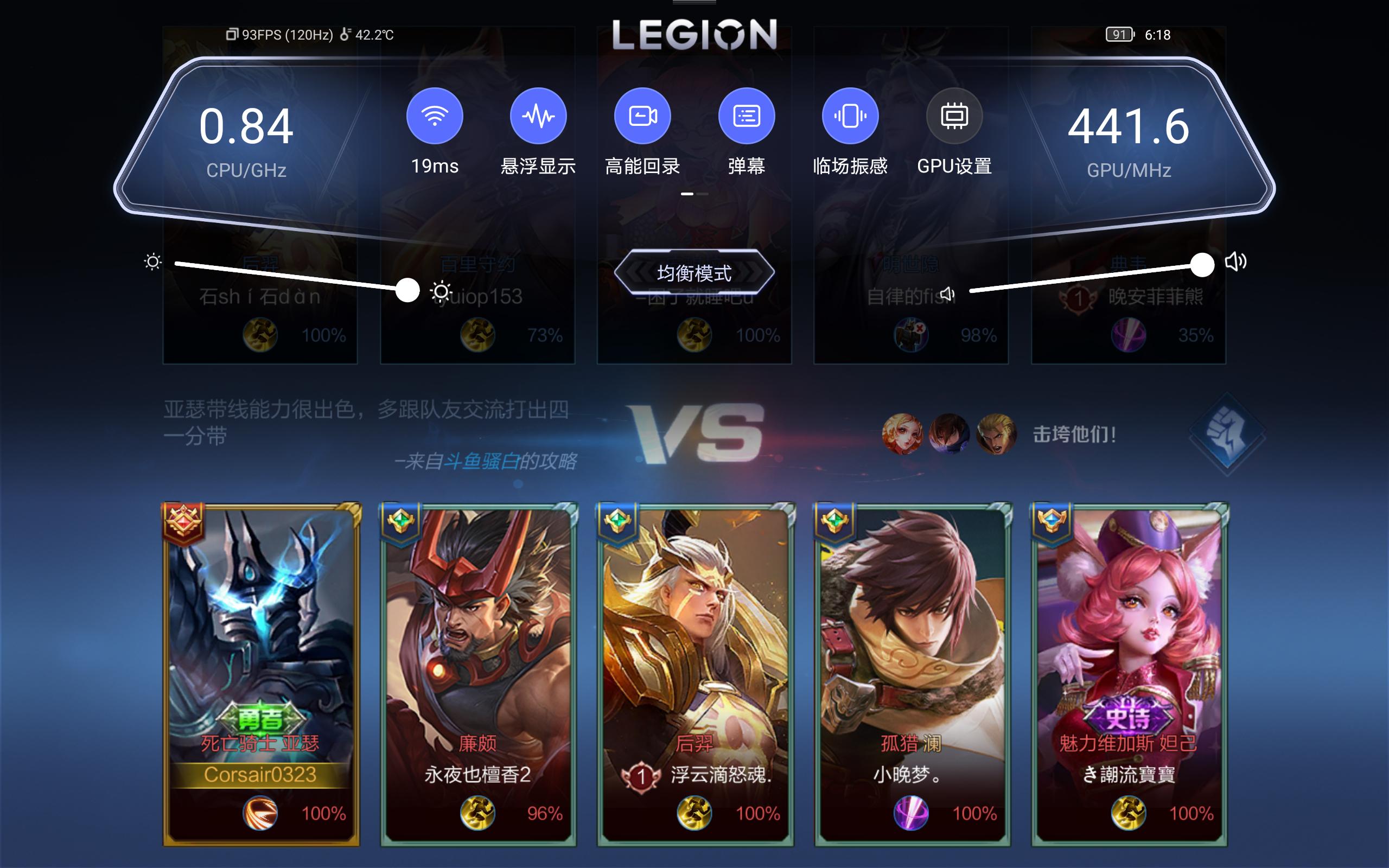Select the 后羿 hero card of 浮云滴怒魂
The height and width of the screenshot is (868, 1389).
coord(694,673)
